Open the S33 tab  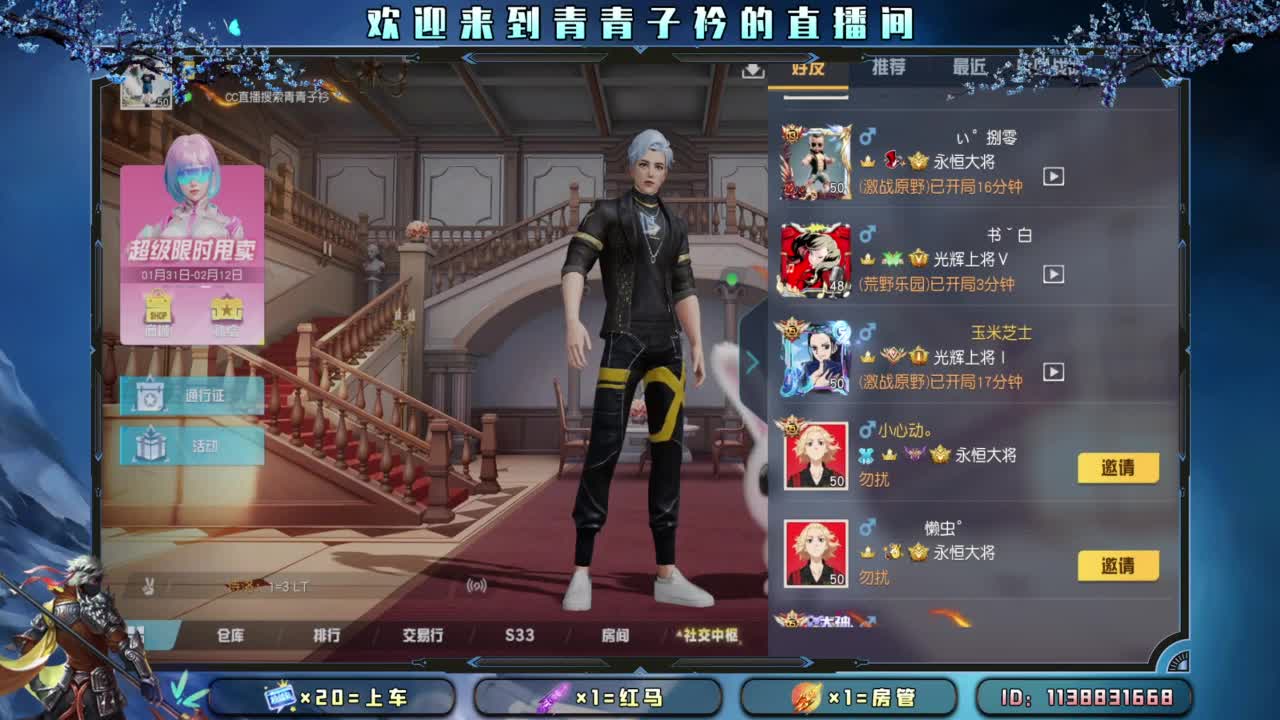pos(519,634)
